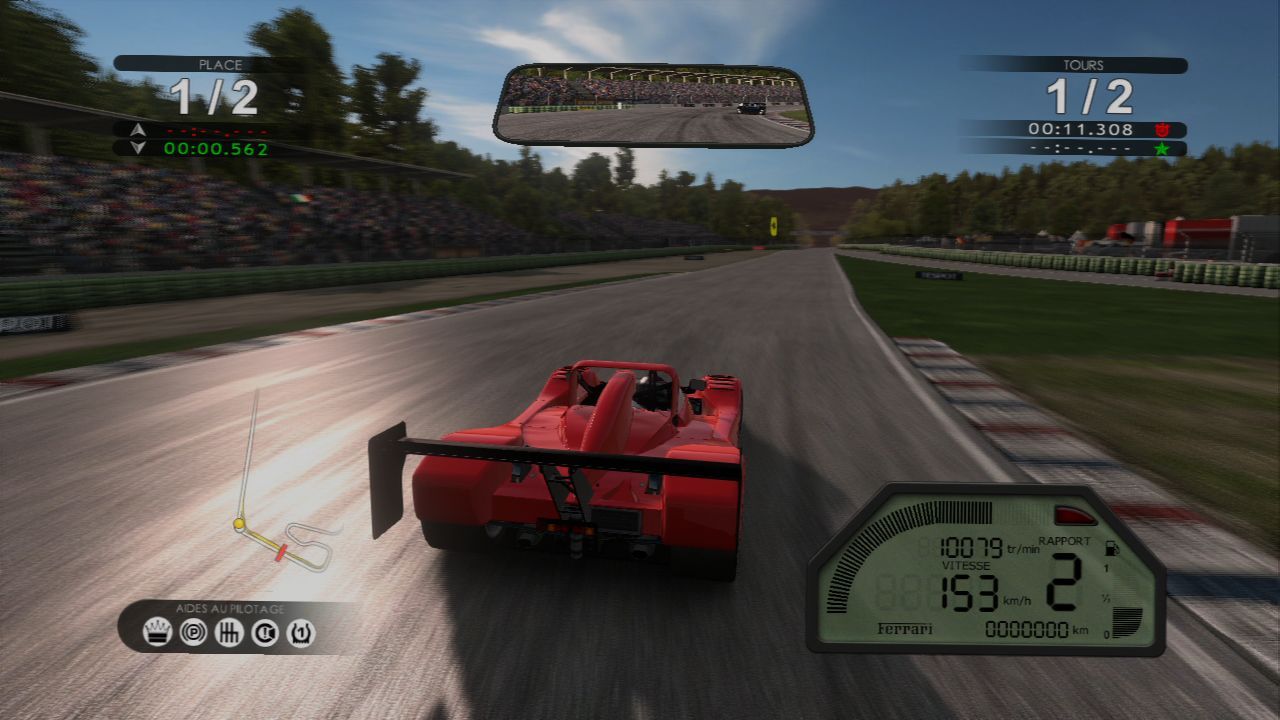The image size is (1280, 720).
Task: Click the Ferrari logo on the dashboard display
Action: pos(905,627)
